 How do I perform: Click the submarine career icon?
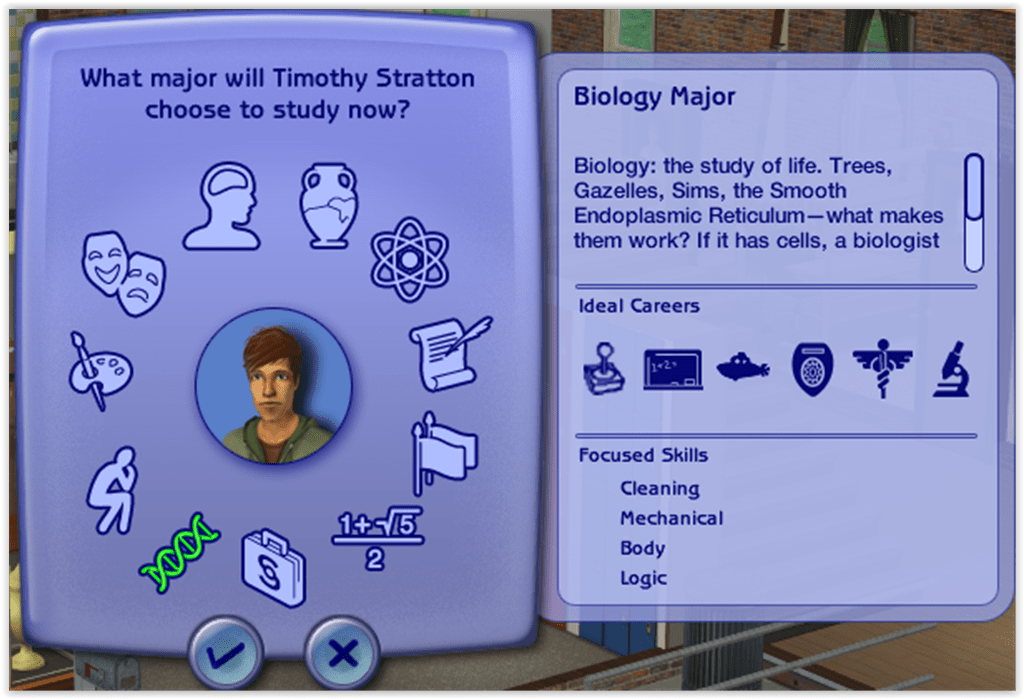point(742,367)
